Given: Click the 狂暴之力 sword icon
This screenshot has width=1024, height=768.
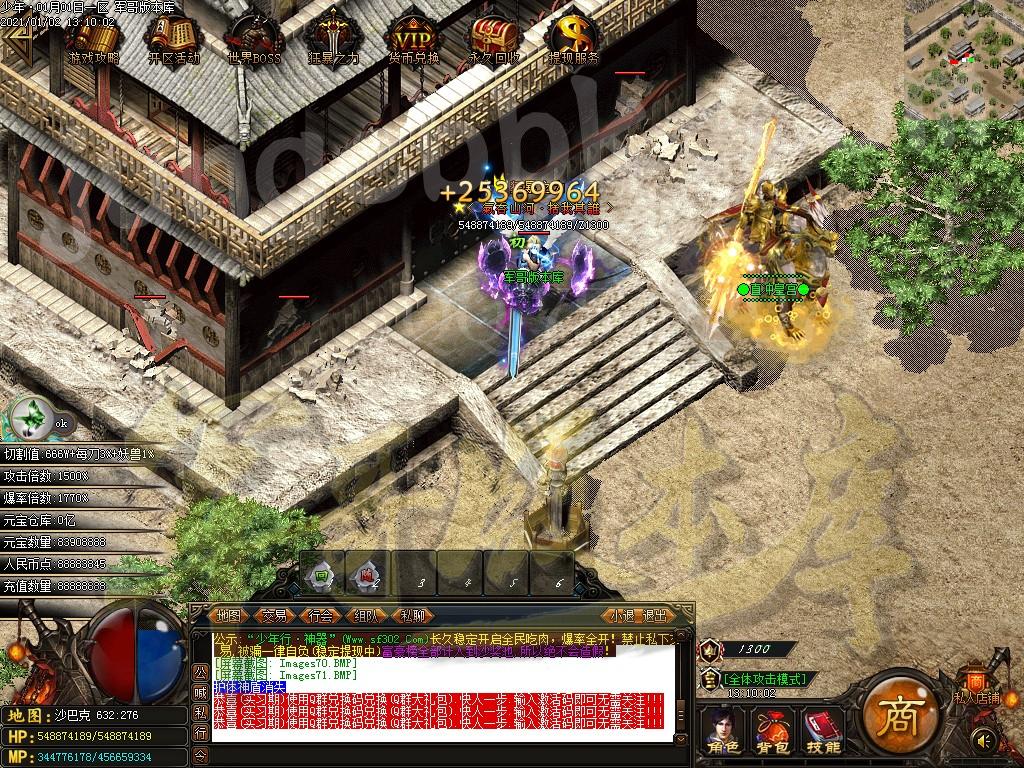Looking at the screenshot, I should [333, 40].
